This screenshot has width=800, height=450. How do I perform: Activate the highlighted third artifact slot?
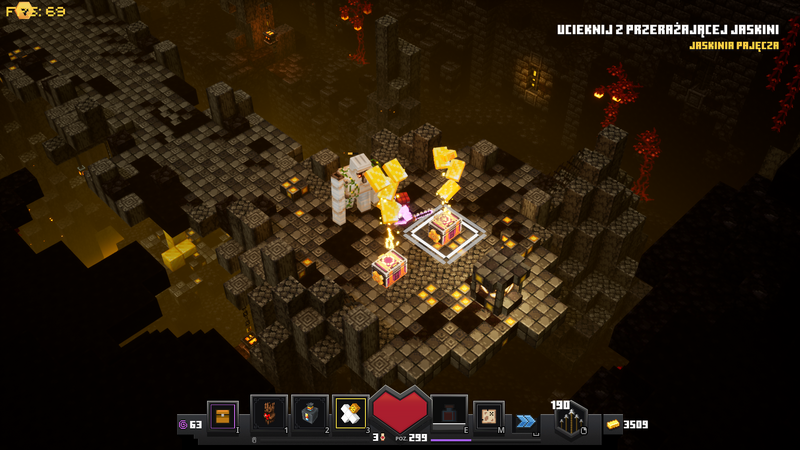click(351, 414)
